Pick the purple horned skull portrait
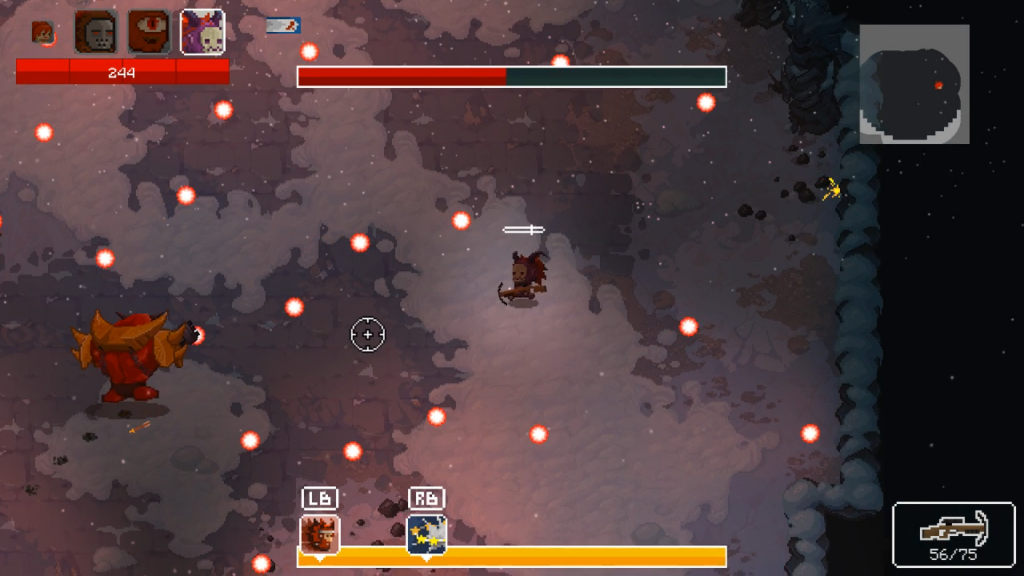Viewport: 1024px width, 576px height. (202, 32)
